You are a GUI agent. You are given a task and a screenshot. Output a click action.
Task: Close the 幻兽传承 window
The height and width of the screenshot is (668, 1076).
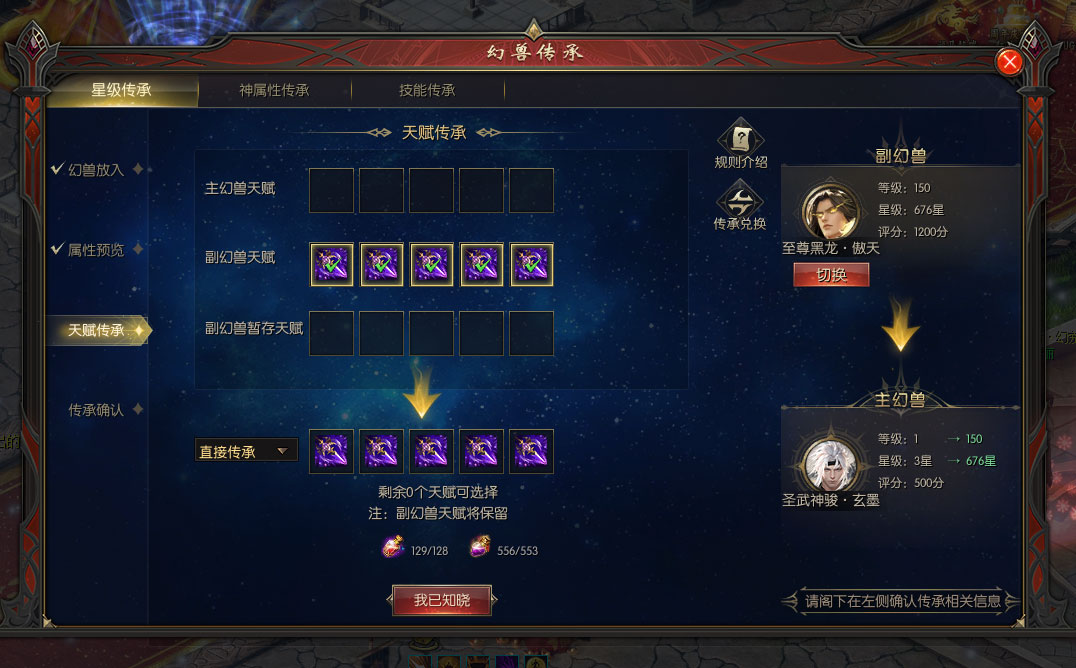1010,62
